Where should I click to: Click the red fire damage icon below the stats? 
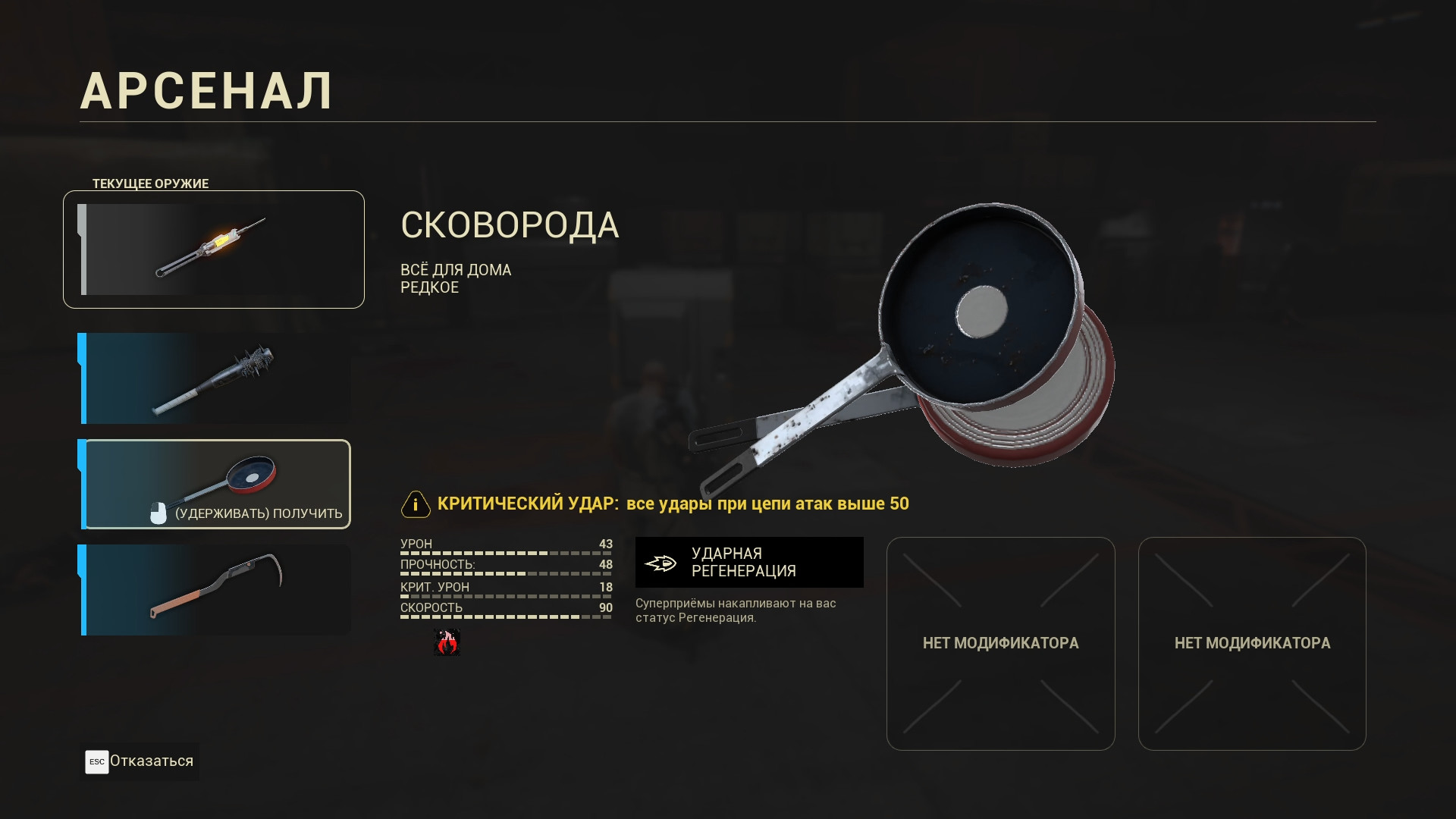[447, 643]
